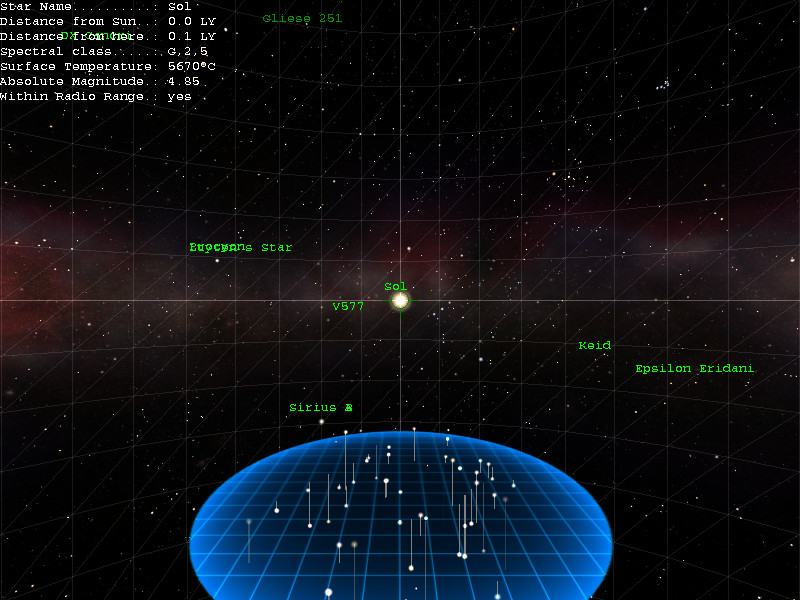Pick the Keid star label
The width and height of the screenshot is (800, 600).
(594, 346)
